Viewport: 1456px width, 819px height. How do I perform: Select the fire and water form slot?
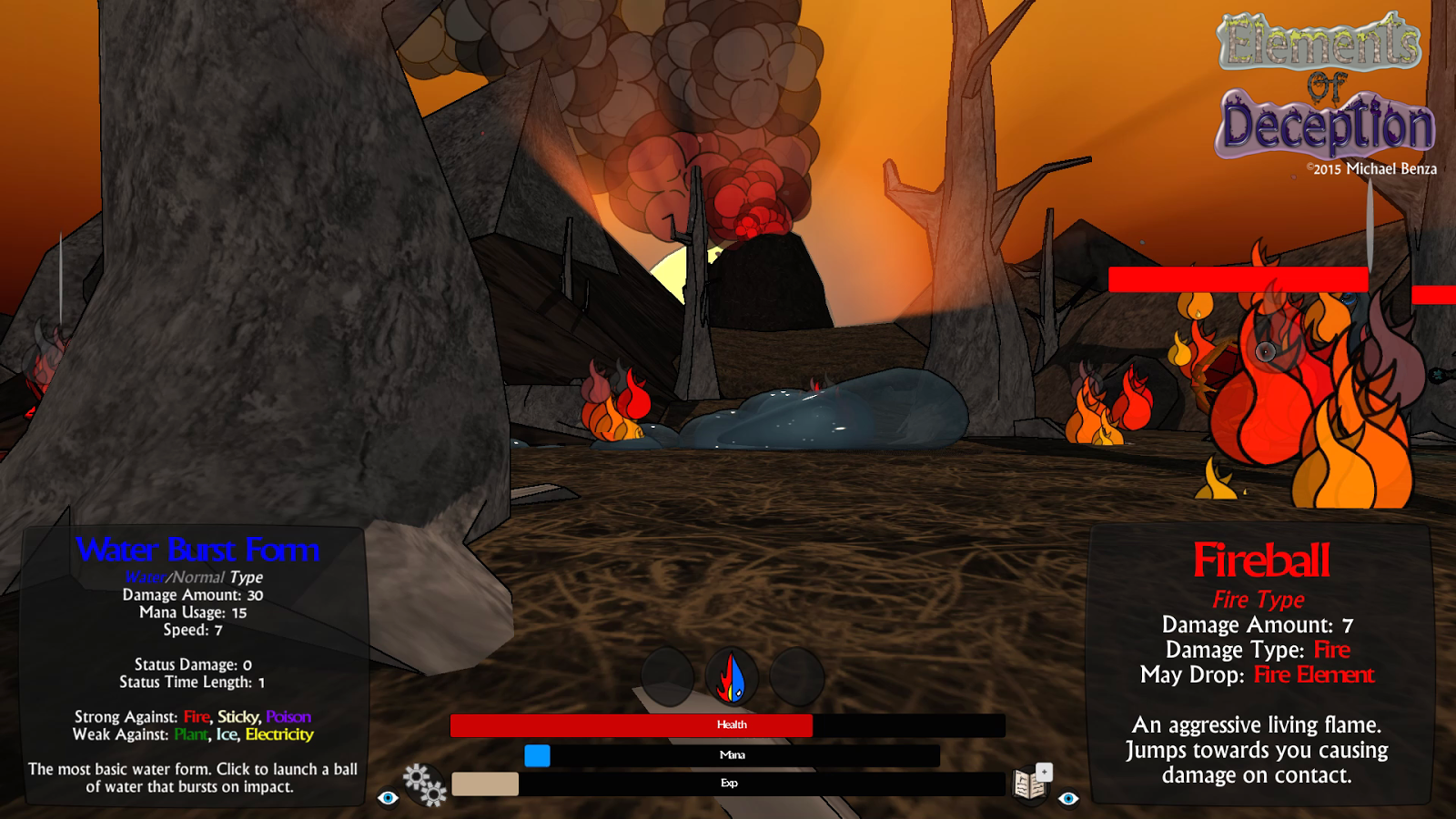click(x=732, y=678)
